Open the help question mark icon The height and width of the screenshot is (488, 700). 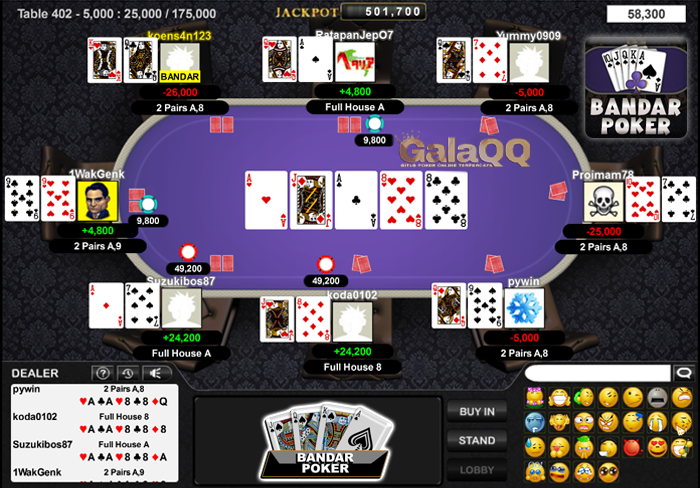(x=102, y=374)
